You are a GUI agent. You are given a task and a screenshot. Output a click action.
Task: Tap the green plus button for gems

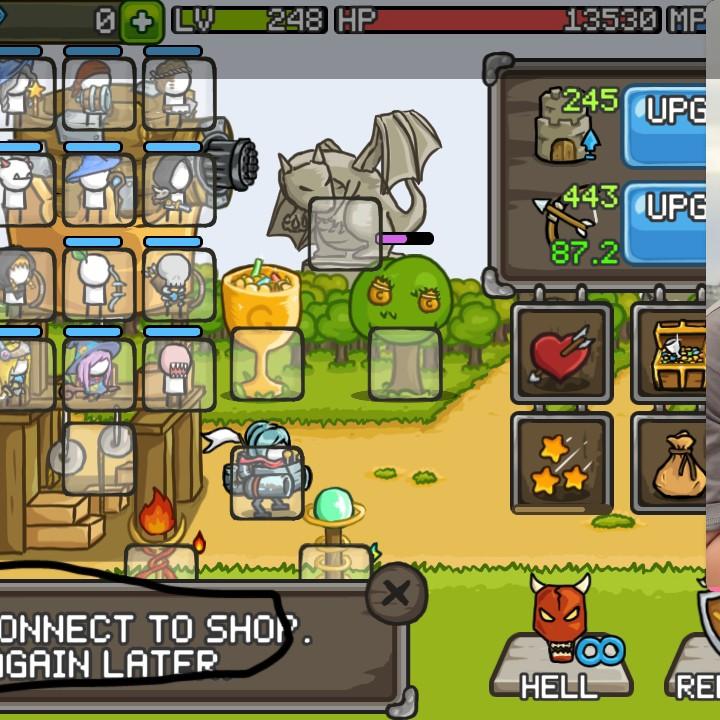[x=141, y=21]
